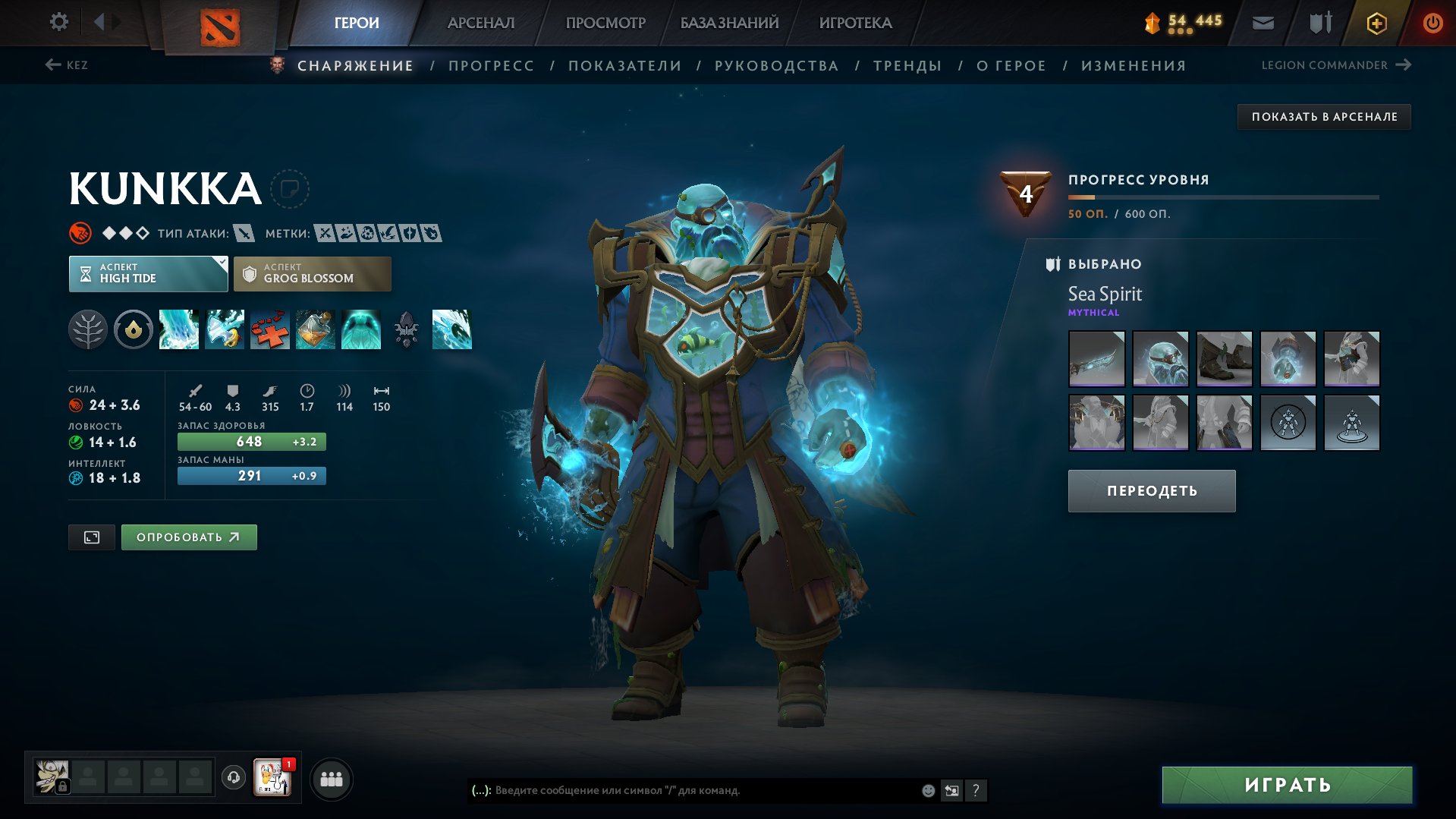Switch to the АРСЕНАЛ menu
This screenshot has width=1456, height=819.
pyautogui.click(x=480, y=22)
